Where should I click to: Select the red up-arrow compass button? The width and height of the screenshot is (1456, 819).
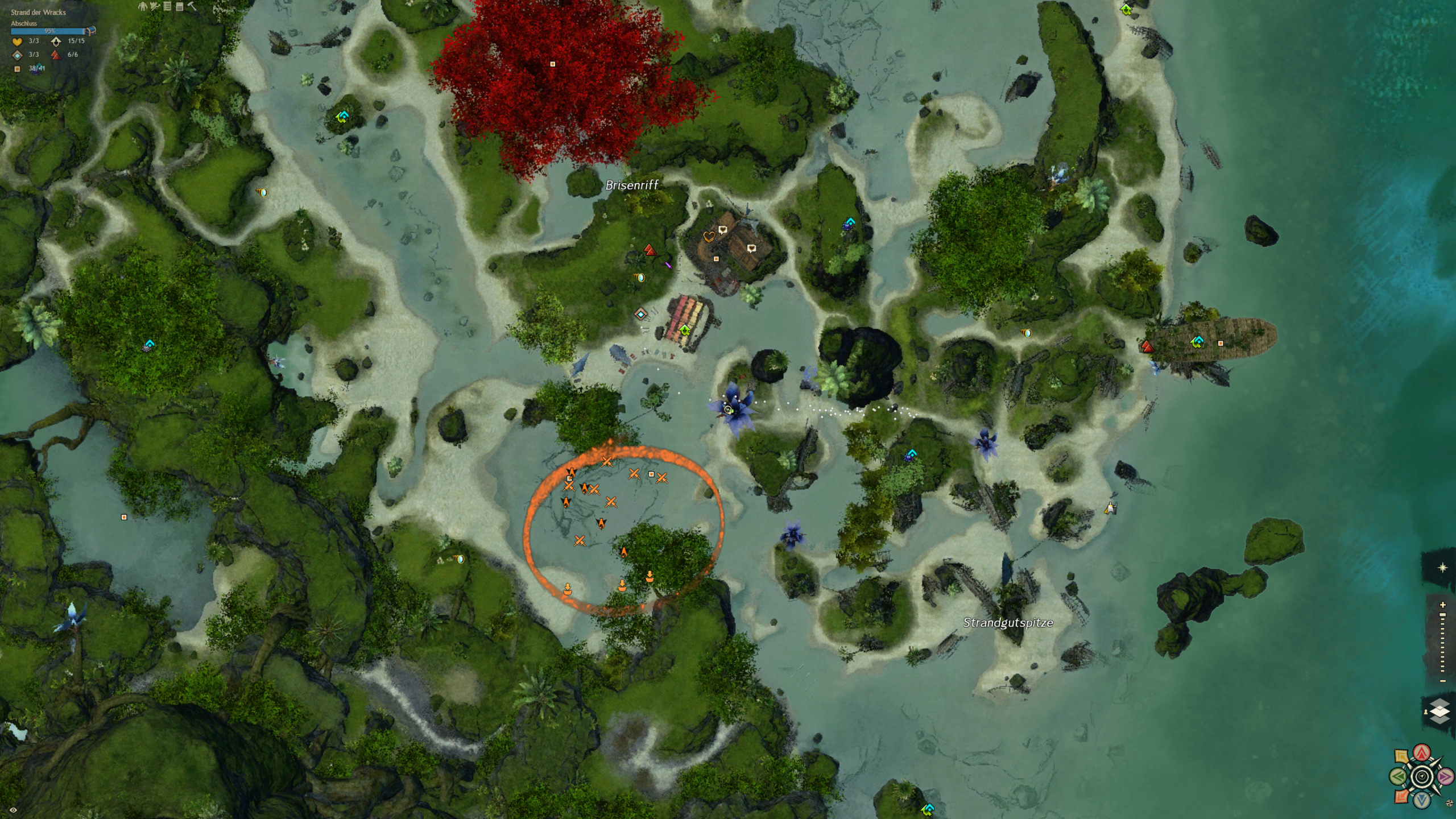click(x=1422, y=753)
